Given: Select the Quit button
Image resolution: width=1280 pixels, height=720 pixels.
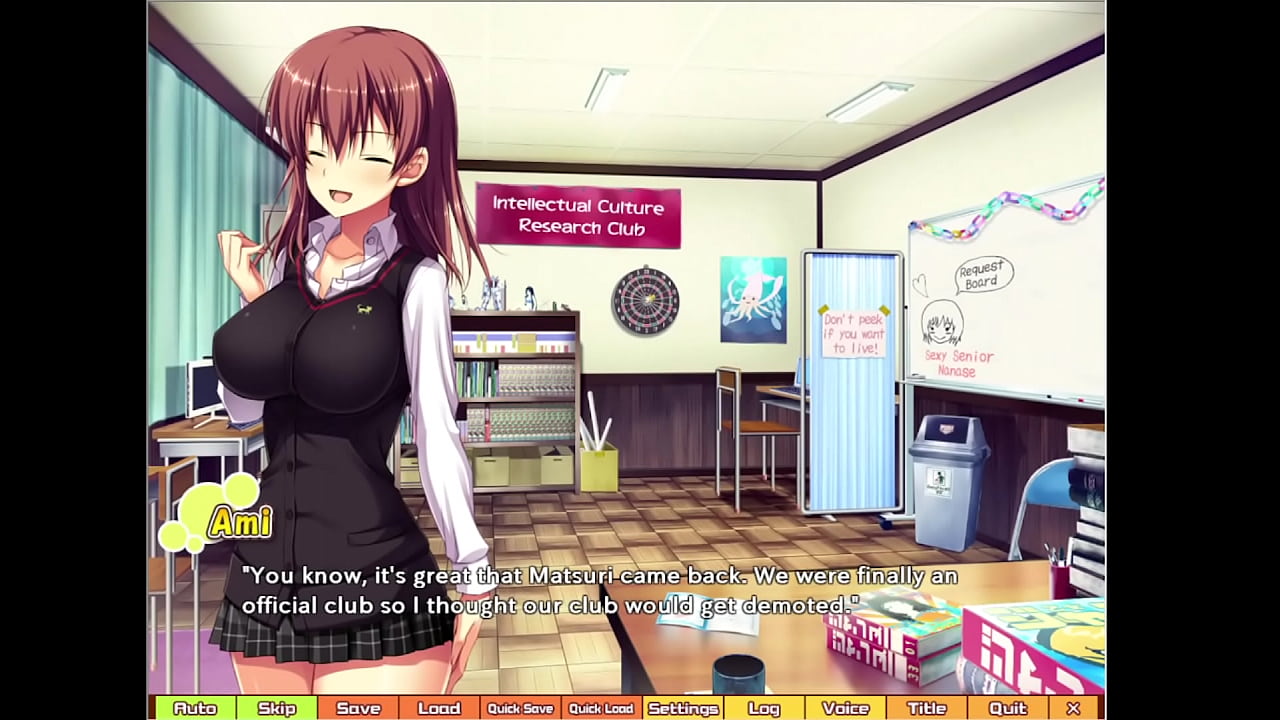Looking at the screenshot, I should point(1007,708).
